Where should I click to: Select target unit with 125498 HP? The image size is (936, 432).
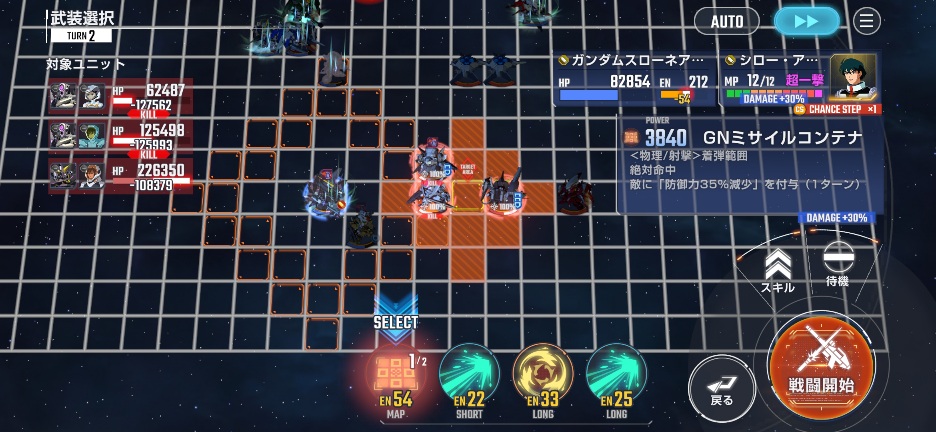[117, 136]
